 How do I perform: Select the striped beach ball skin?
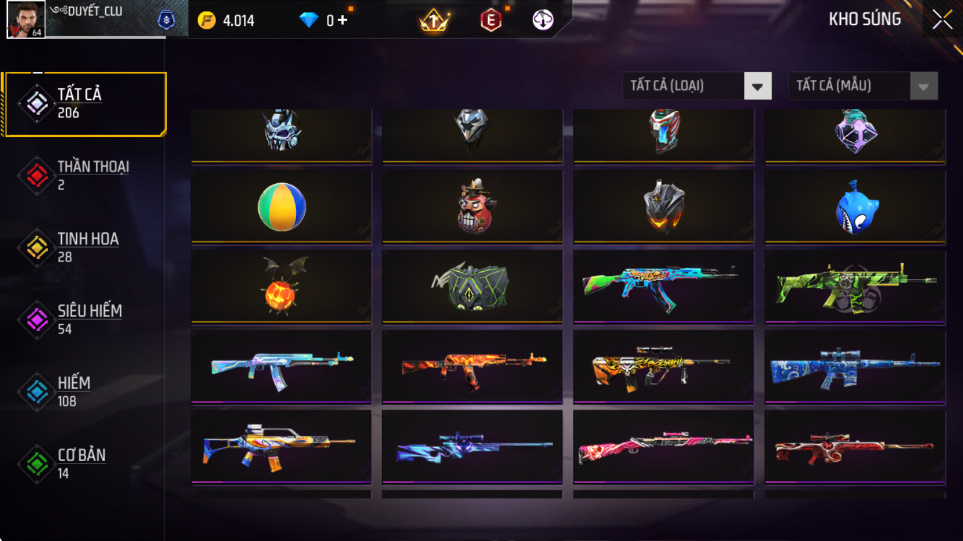pyautogui.click(x=281, y=204)
